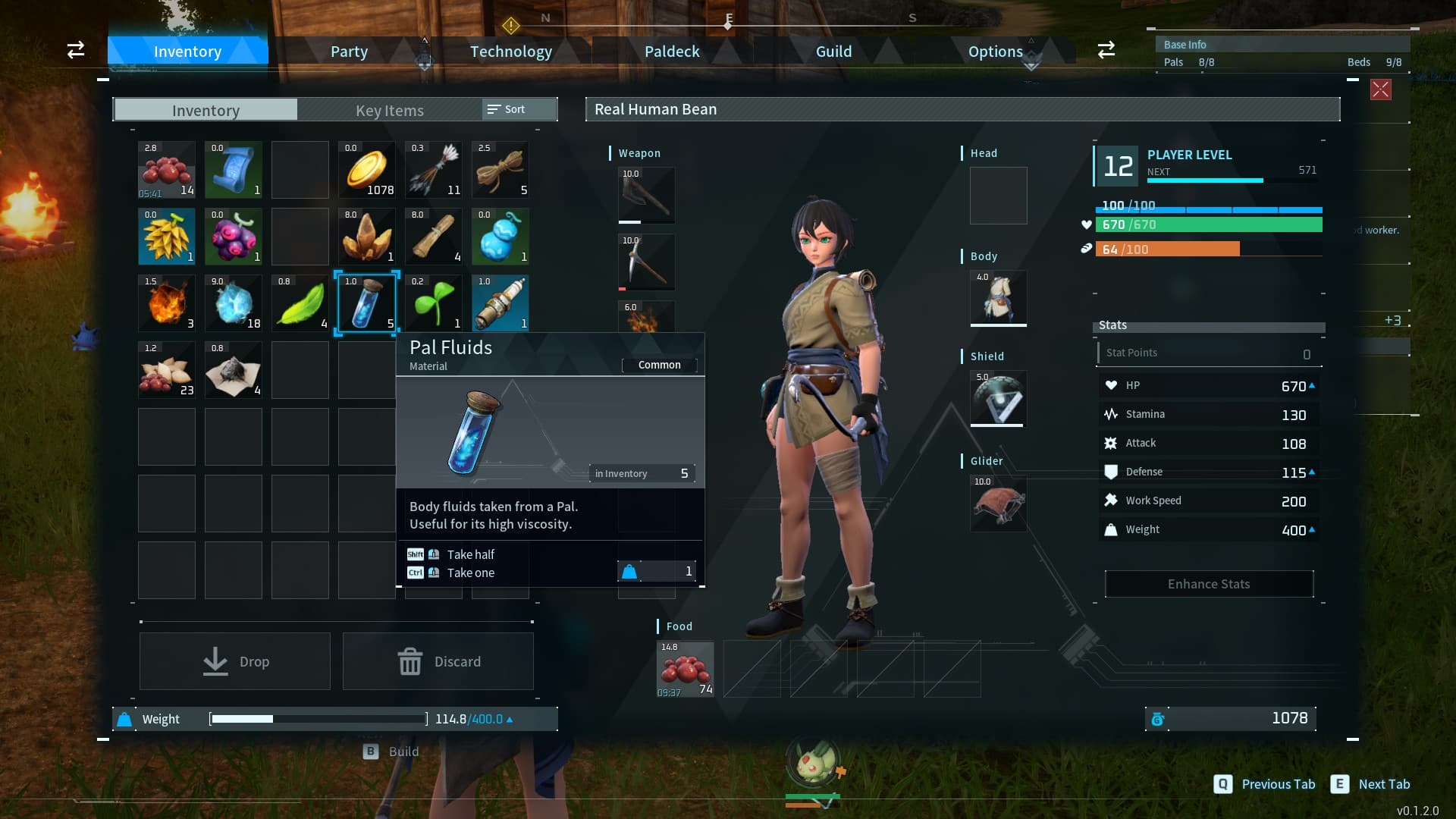Switch to the Key Items tab

tap(388, 110)
